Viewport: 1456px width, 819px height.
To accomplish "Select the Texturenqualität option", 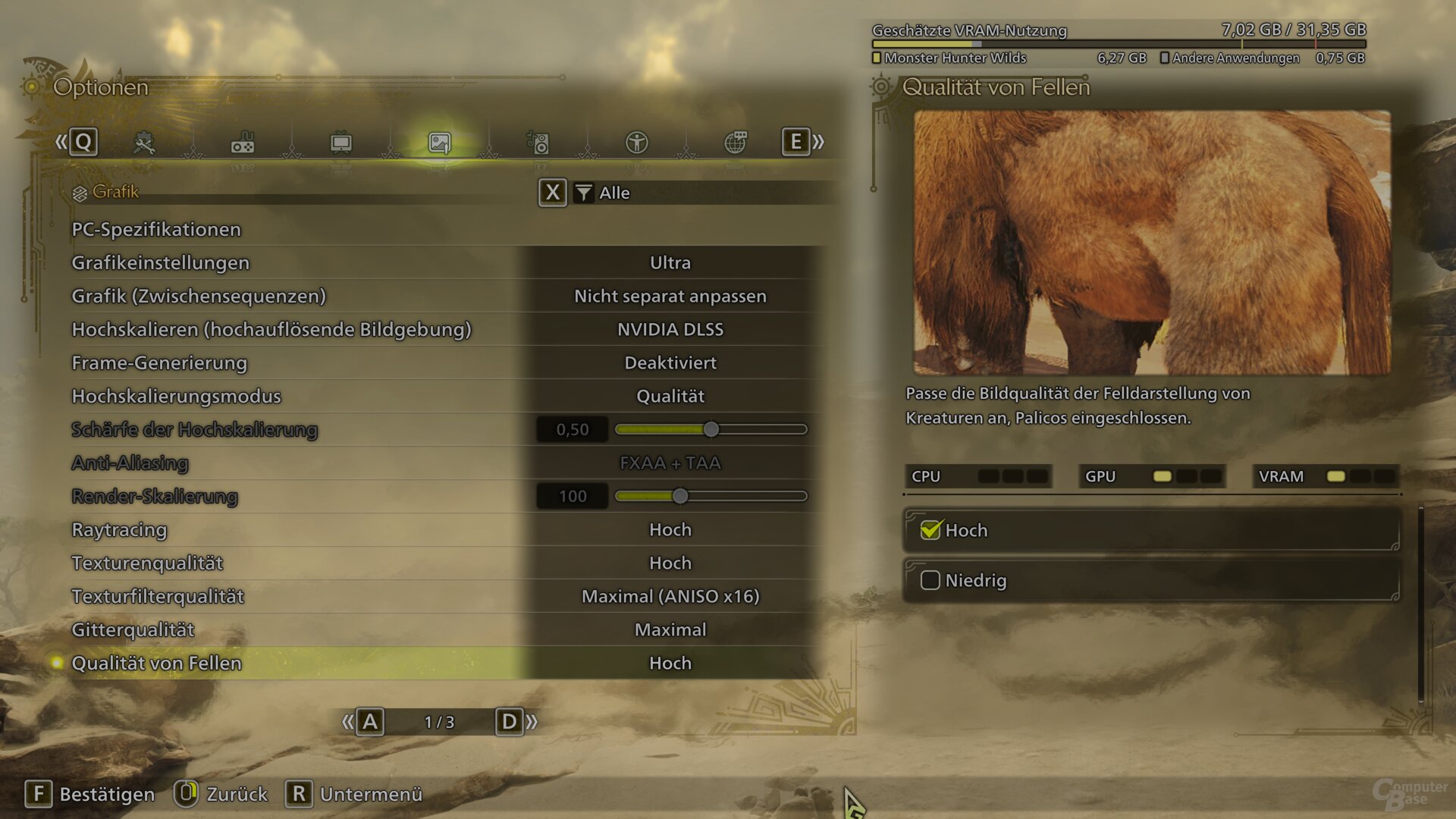I will pyautogui.click(x=670, y=563).
